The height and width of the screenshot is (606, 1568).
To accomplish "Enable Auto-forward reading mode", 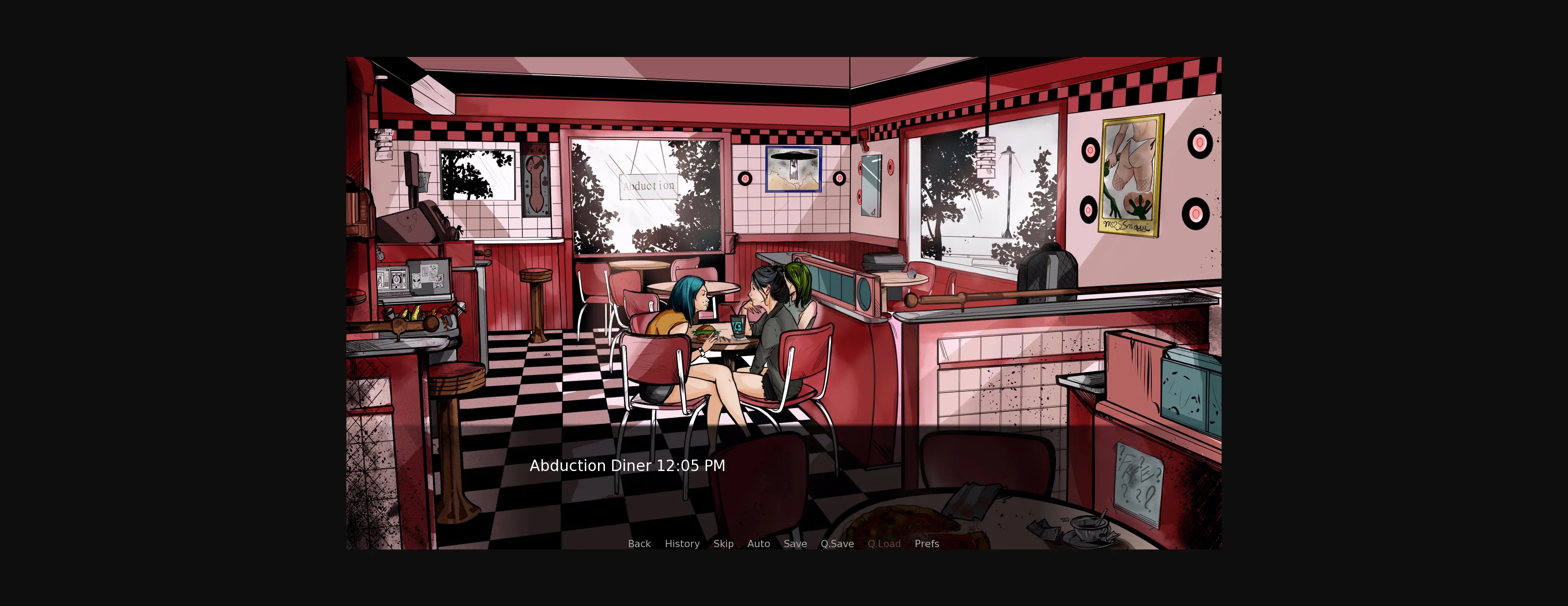I will coord(758,544).
